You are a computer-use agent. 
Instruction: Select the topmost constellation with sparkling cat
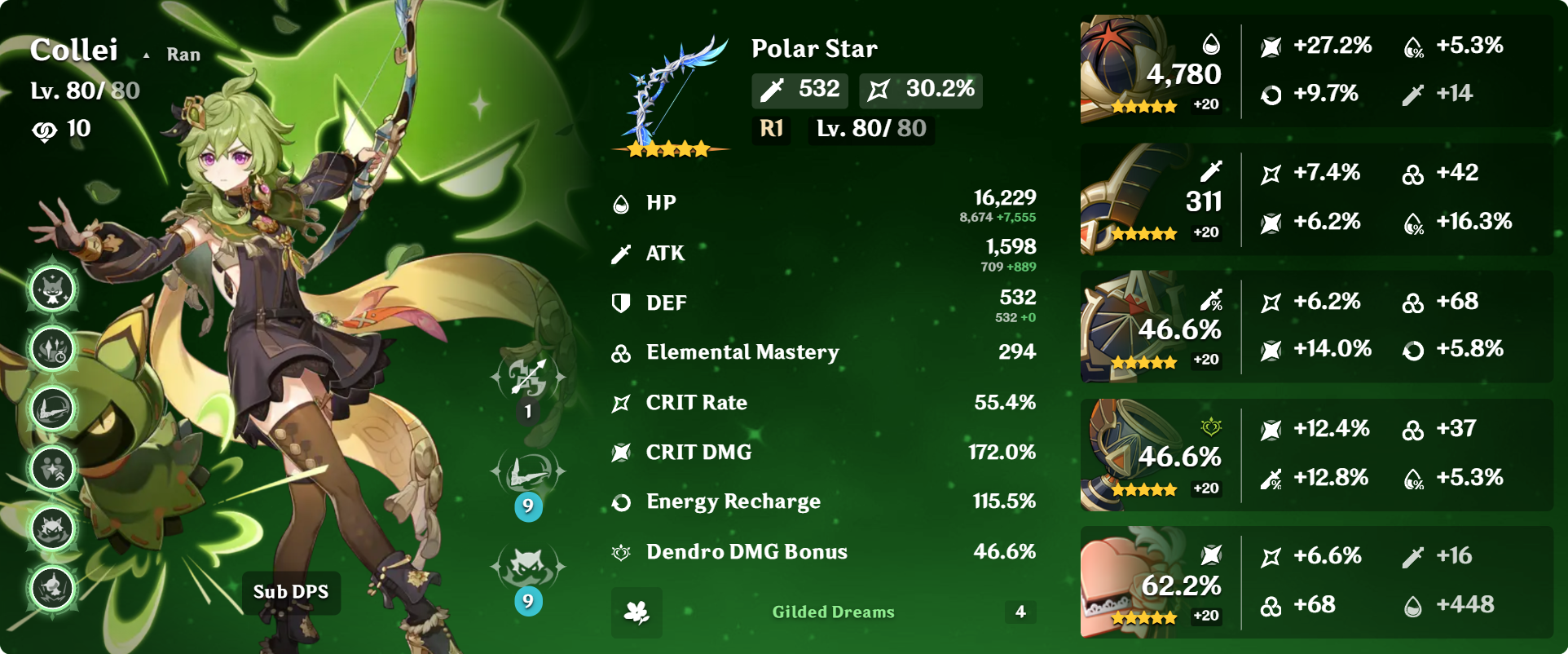[x=53, y=289]
